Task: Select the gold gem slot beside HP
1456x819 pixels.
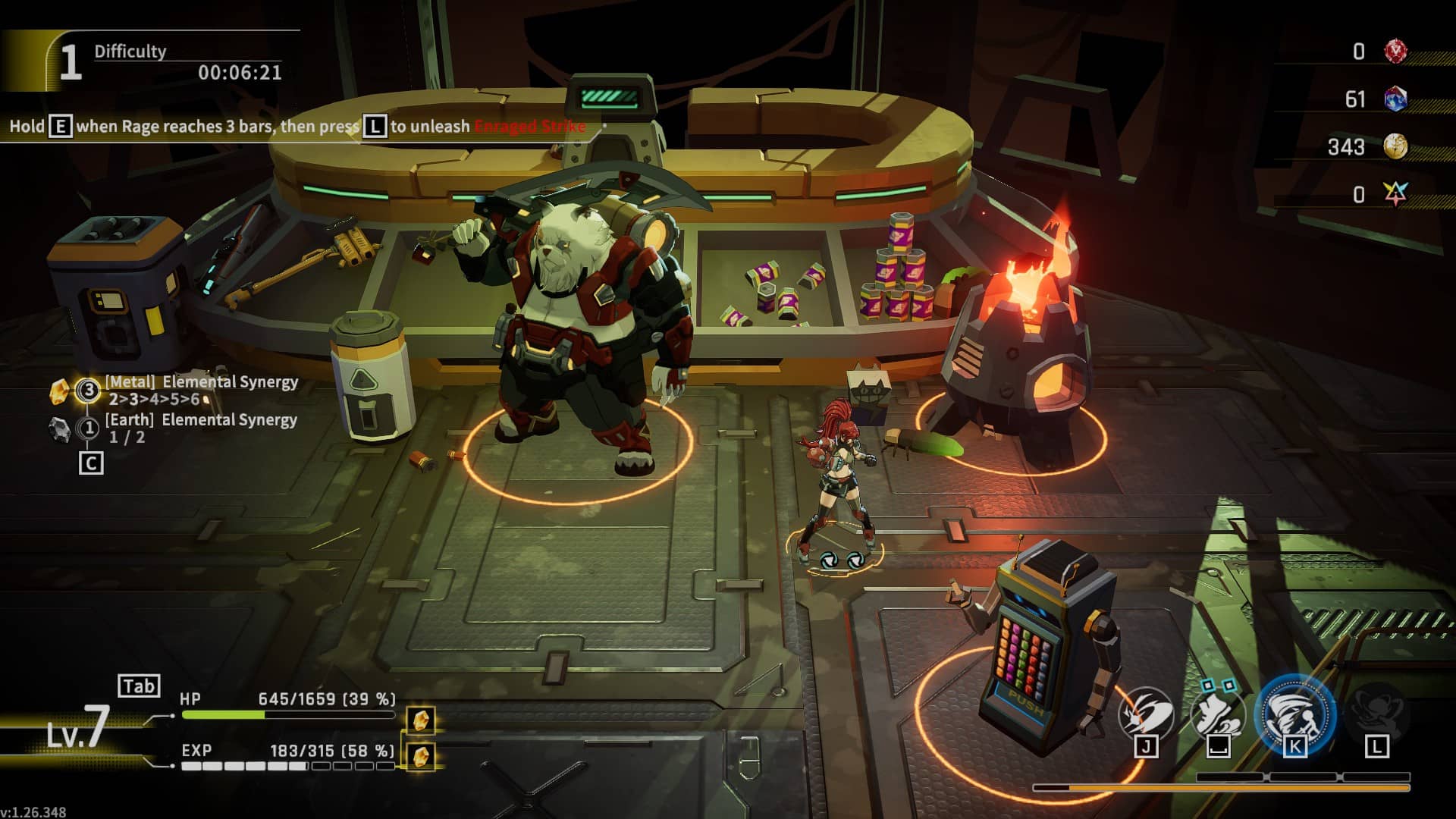Action: point(422,719)
